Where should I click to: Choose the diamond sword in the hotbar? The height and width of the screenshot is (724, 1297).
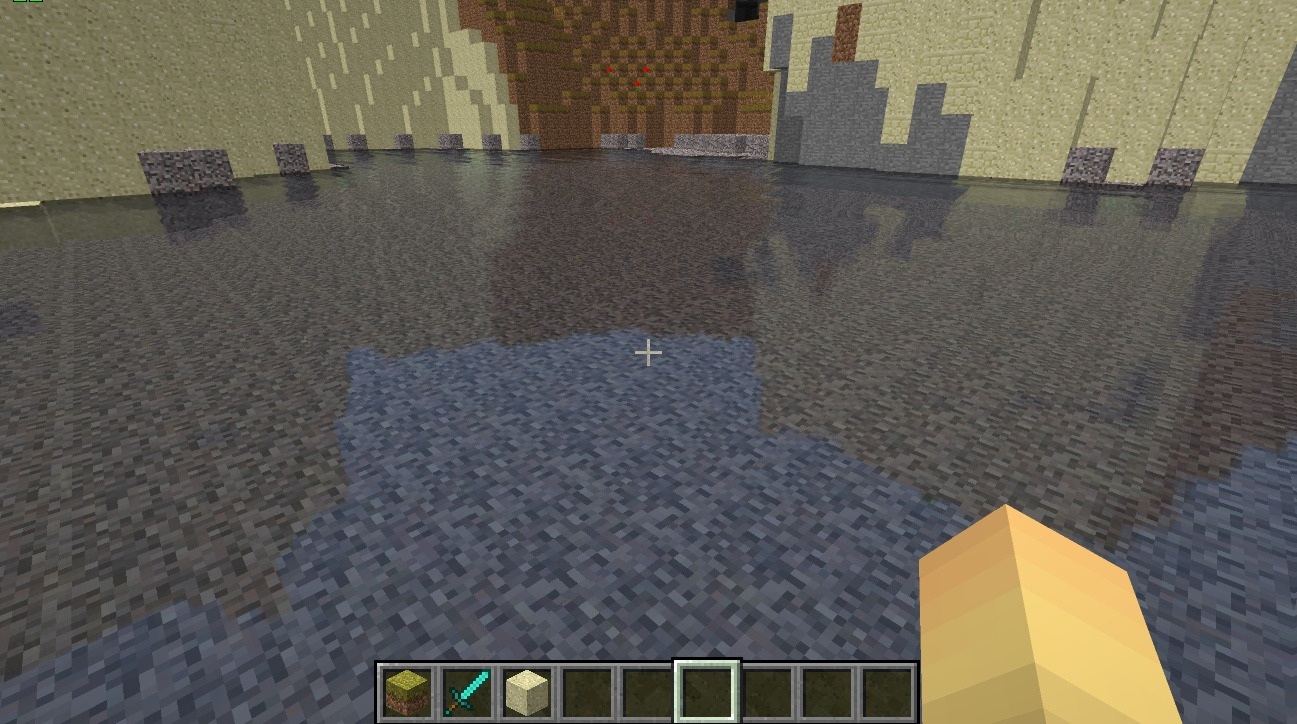(467, 692)
